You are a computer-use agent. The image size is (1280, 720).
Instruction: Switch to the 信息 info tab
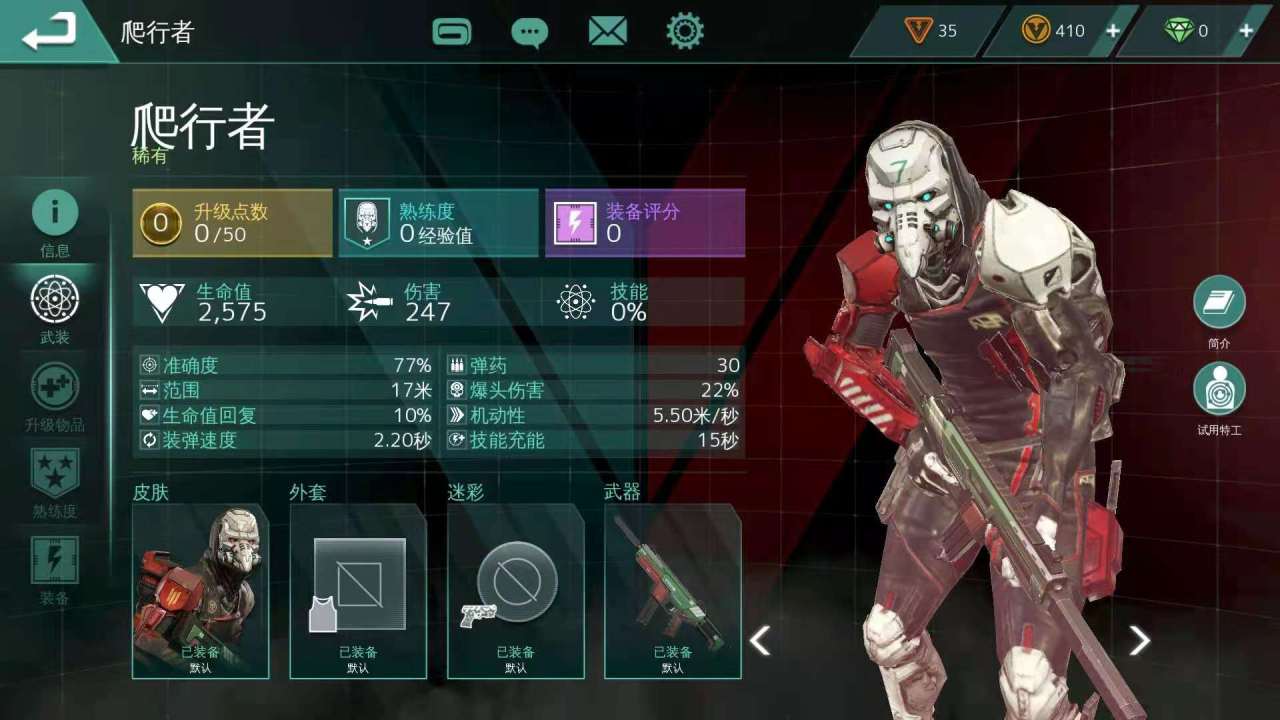pos(55,222)
